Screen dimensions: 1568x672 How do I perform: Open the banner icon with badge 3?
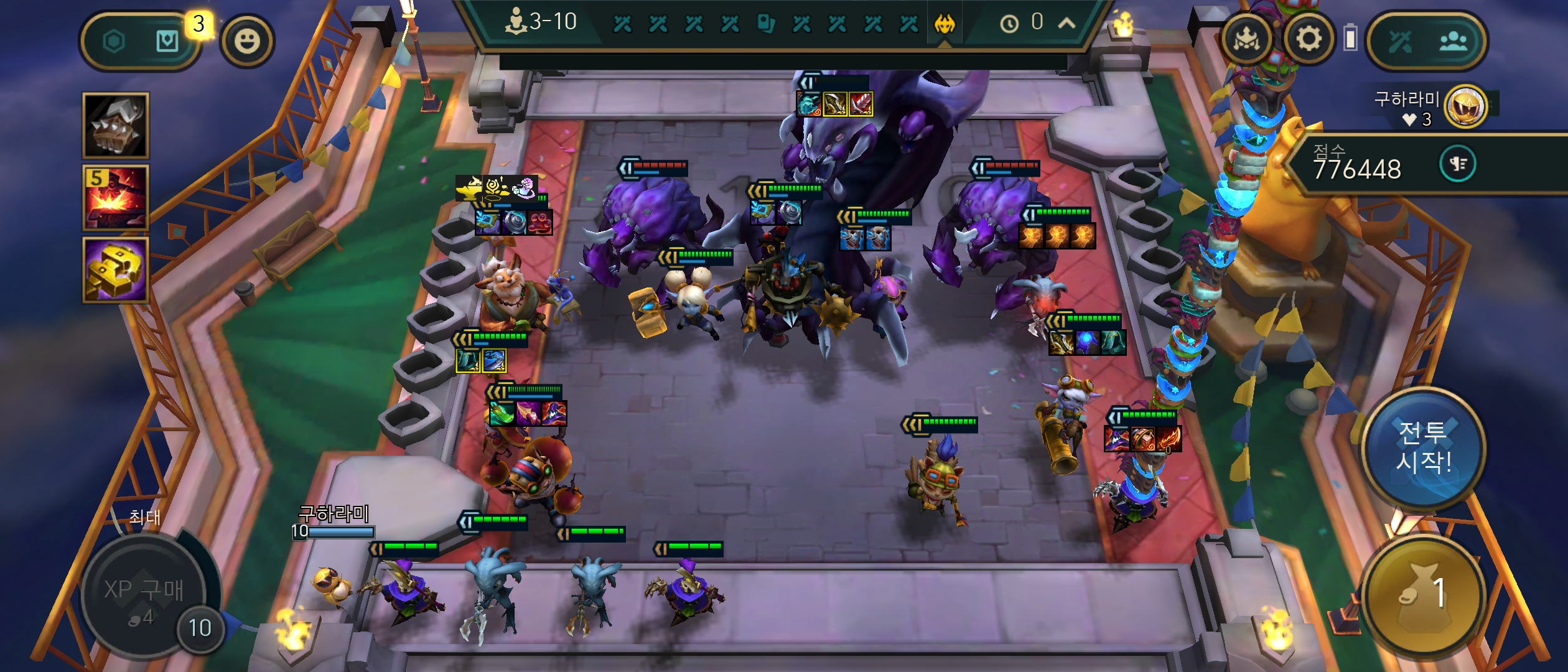[x=167, y=42]
